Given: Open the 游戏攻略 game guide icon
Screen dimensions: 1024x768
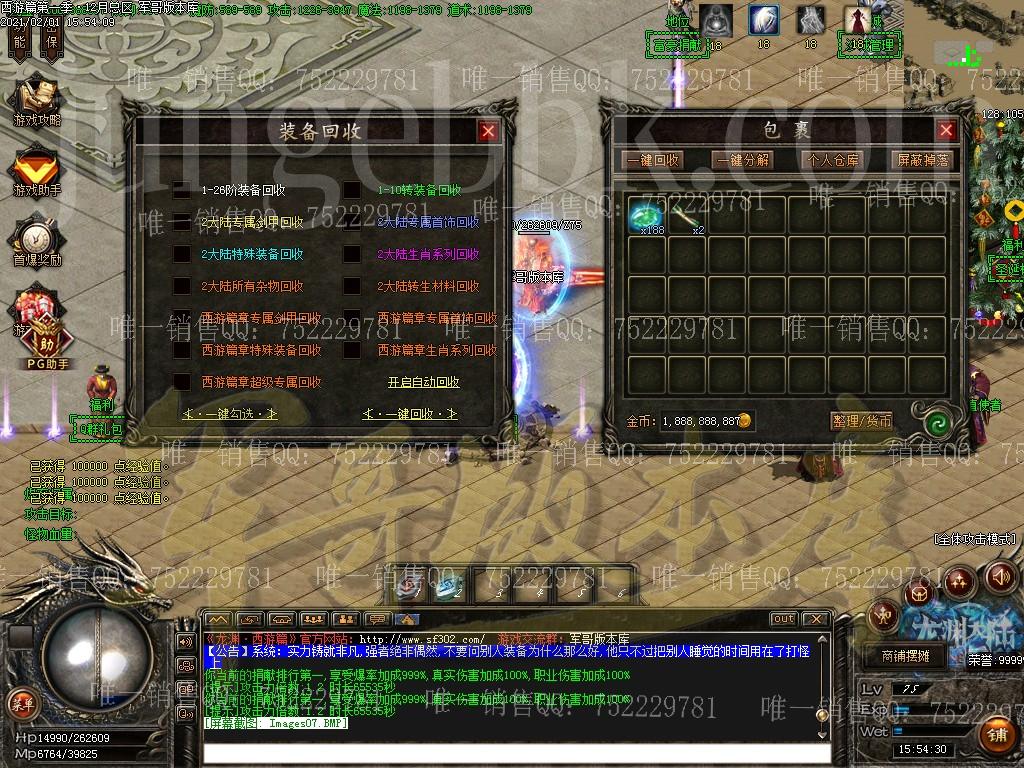Looking at the screenshot, I should click(37, 101).
